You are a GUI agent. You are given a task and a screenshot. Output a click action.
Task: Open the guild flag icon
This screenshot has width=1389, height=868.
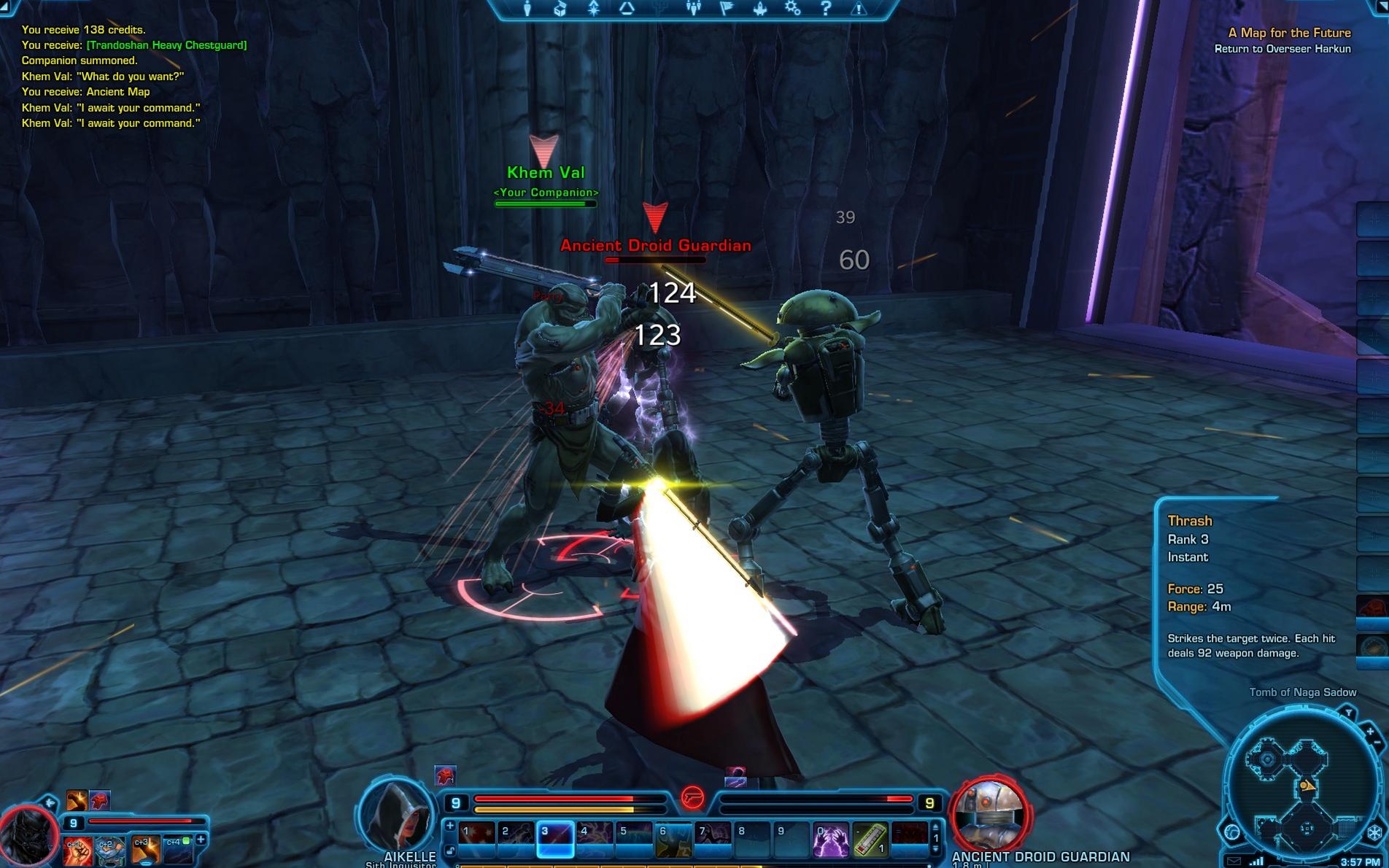tap(727, 9)
